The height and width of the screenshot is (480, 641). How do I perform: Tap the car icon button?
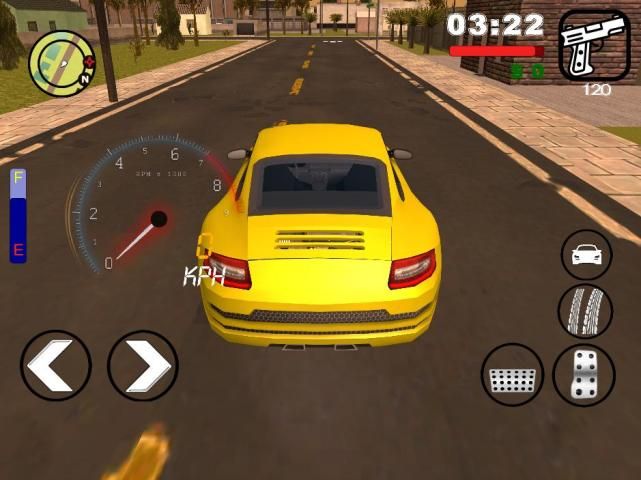click(585, 254)
